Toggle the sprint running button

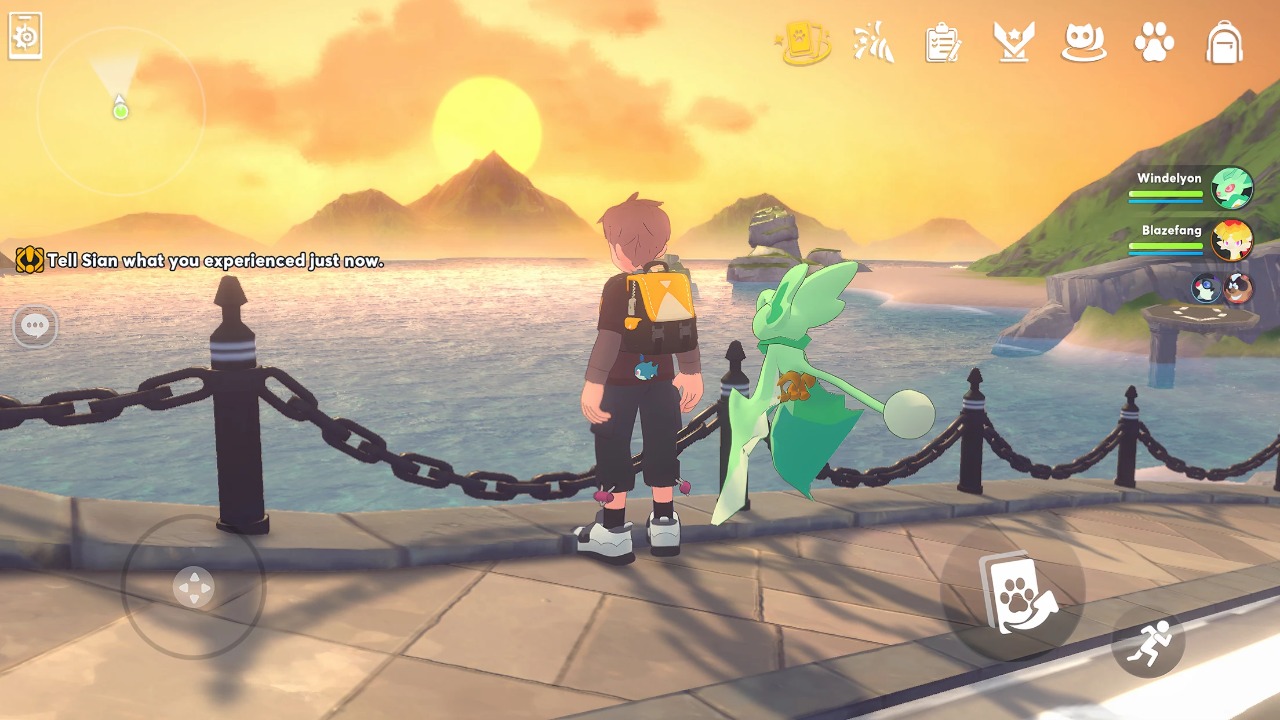point(1147,641)
